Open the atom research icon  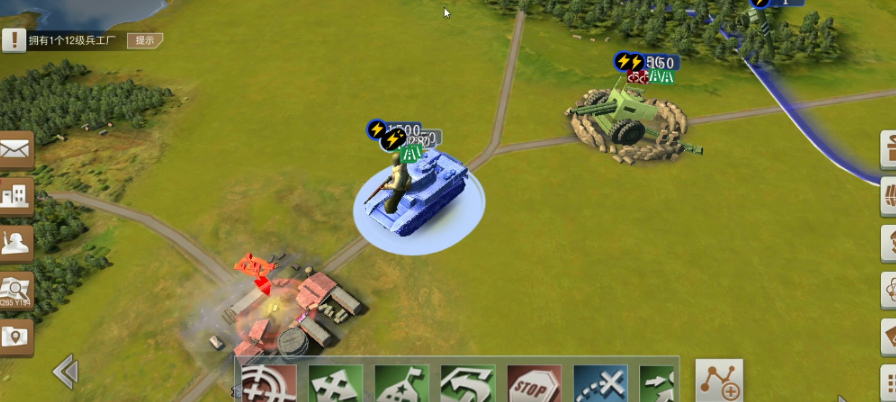tap(888, 290)
